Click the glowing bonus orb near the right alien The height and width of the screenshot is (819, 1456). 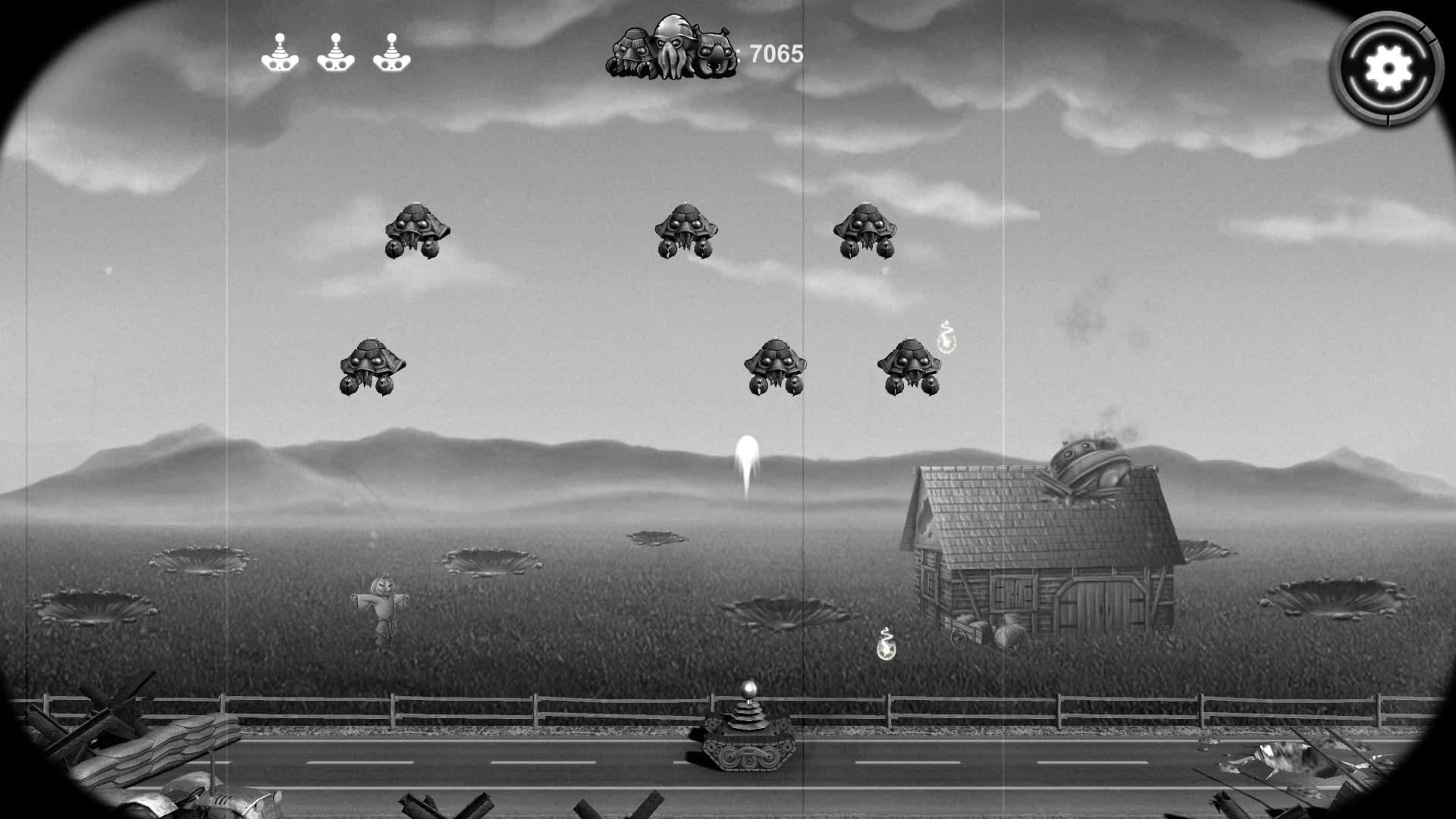coord(946,345)
